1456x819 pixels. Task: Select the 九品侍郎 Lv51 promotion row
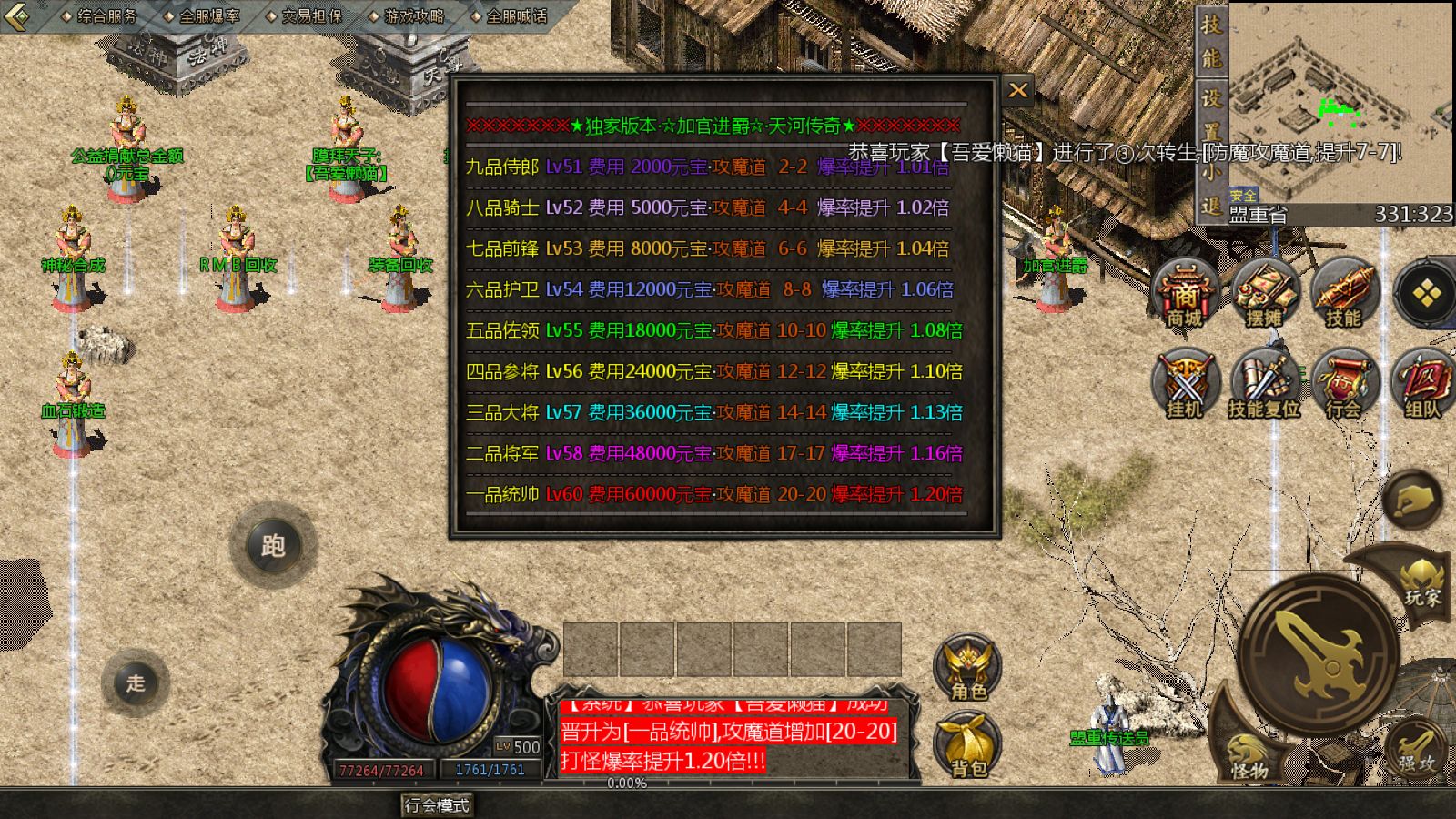[708, 167]
